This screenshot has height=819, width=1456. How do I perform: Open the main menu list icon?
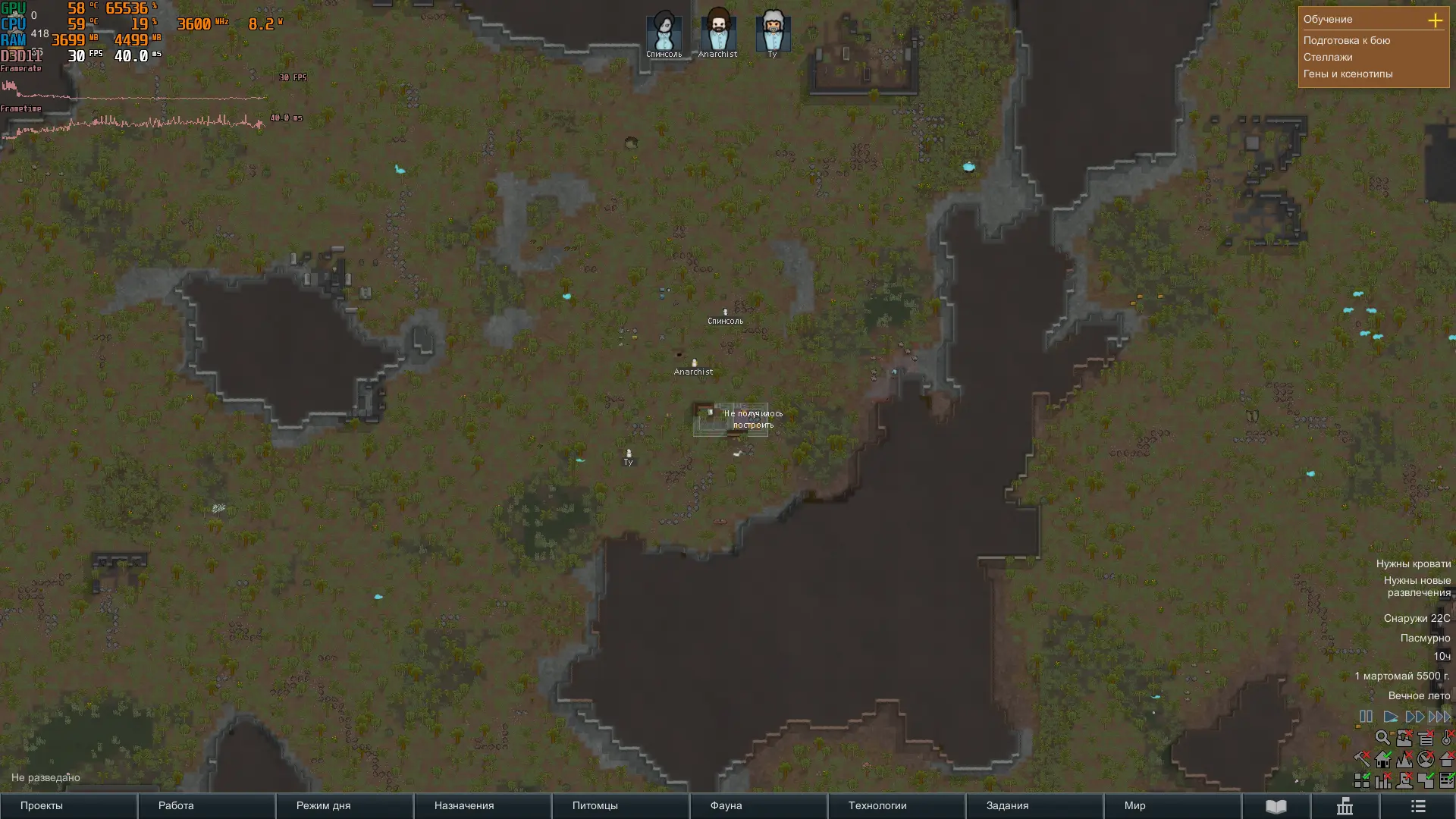(x=1418, y=806)
